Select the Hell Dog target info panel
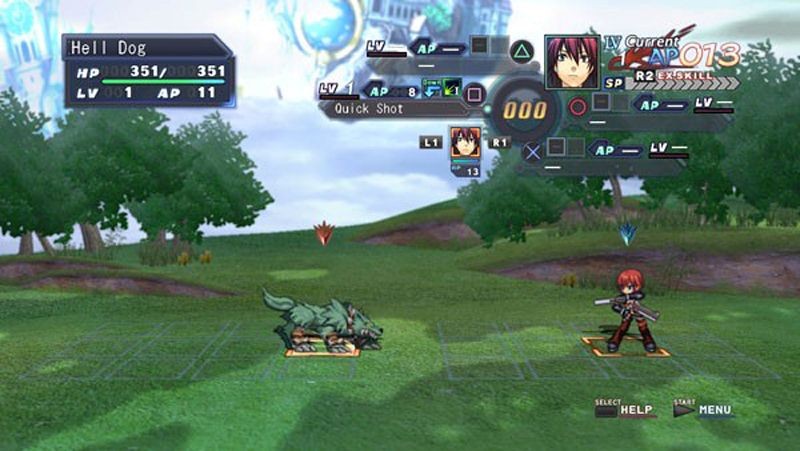800x451 pixels. (148, 71)
